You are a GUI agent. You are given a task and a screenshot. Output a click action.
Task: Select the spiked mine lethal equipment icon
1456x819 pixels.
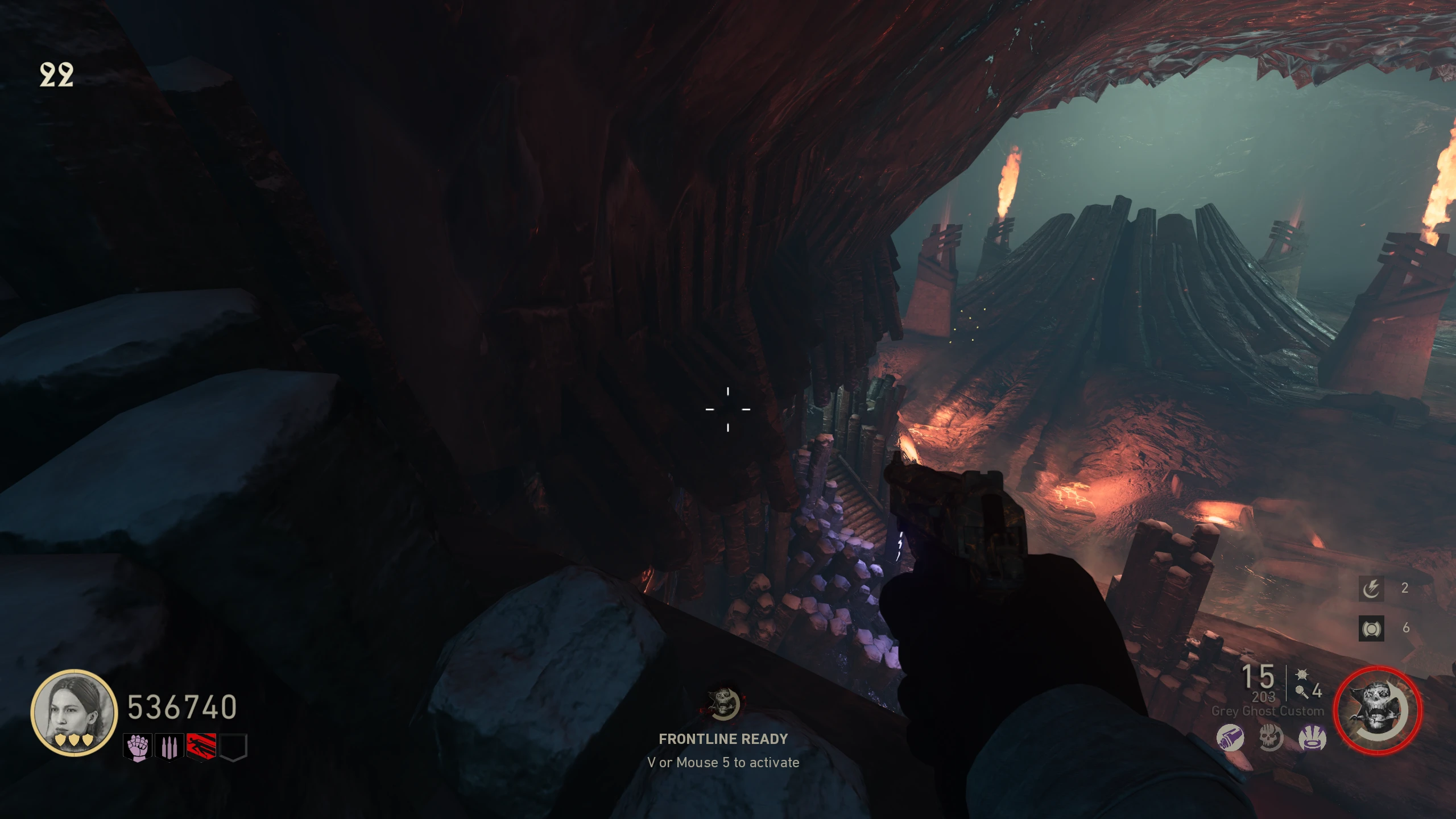(1302, 675)
